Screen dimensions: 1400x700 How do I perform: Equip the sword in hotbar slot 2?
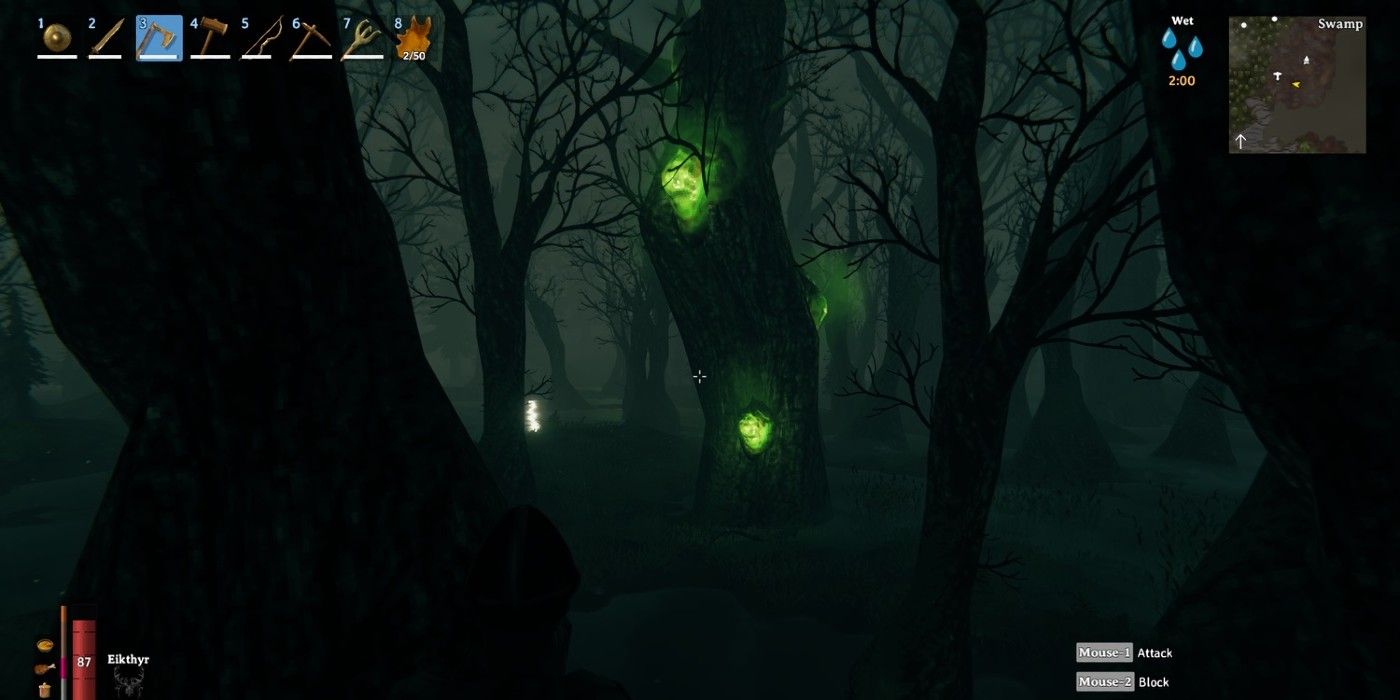(x=106, y=38)
